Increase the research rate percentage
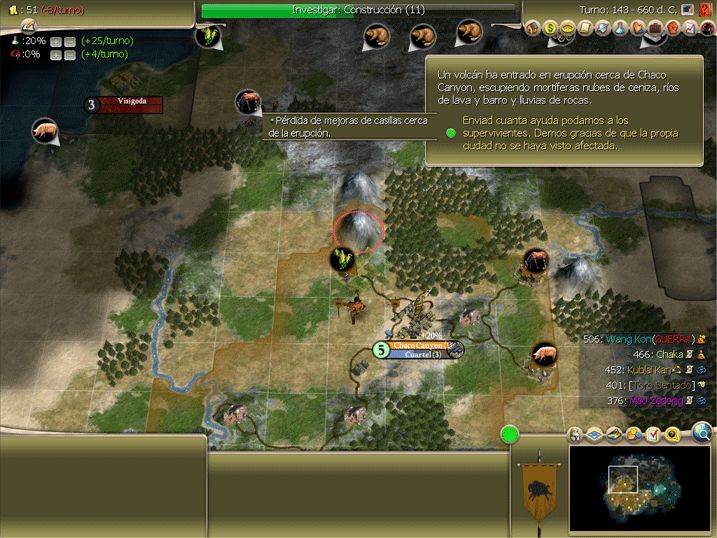 (56, 41)
